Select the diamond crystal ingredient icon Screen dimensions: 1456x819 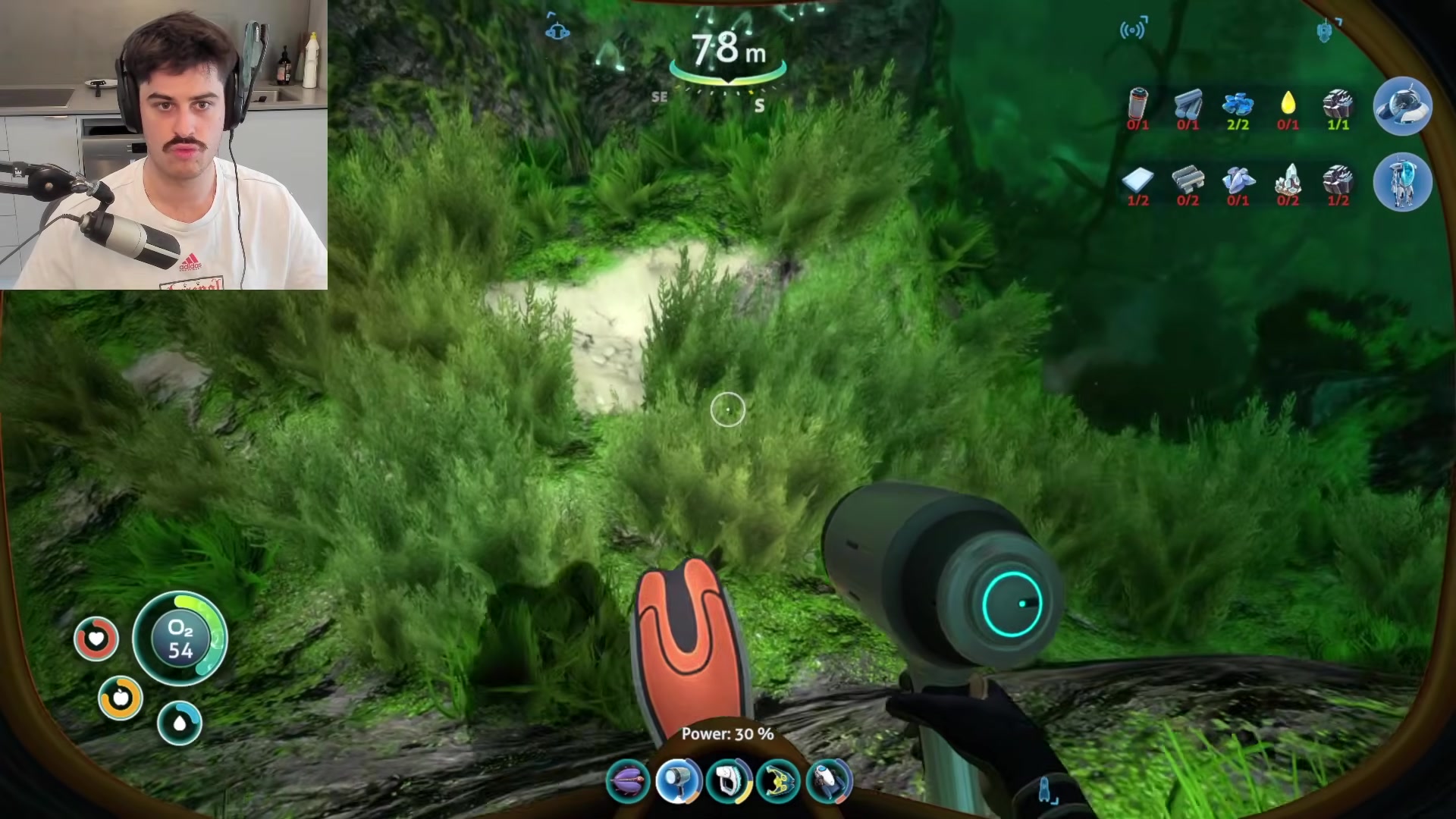tap(1288, 180)
